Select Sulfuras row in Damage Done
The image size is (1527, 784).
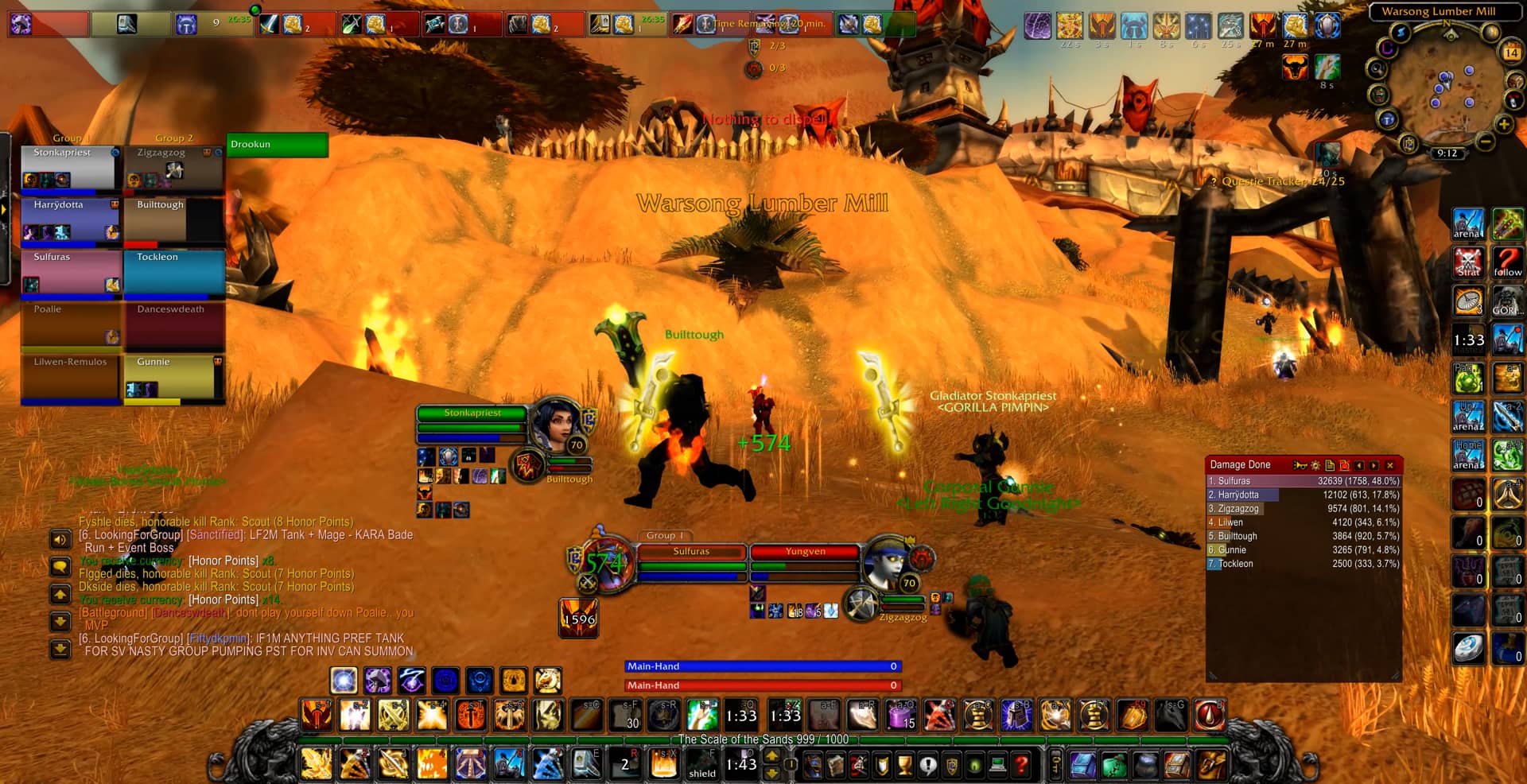coord(1303,481)
